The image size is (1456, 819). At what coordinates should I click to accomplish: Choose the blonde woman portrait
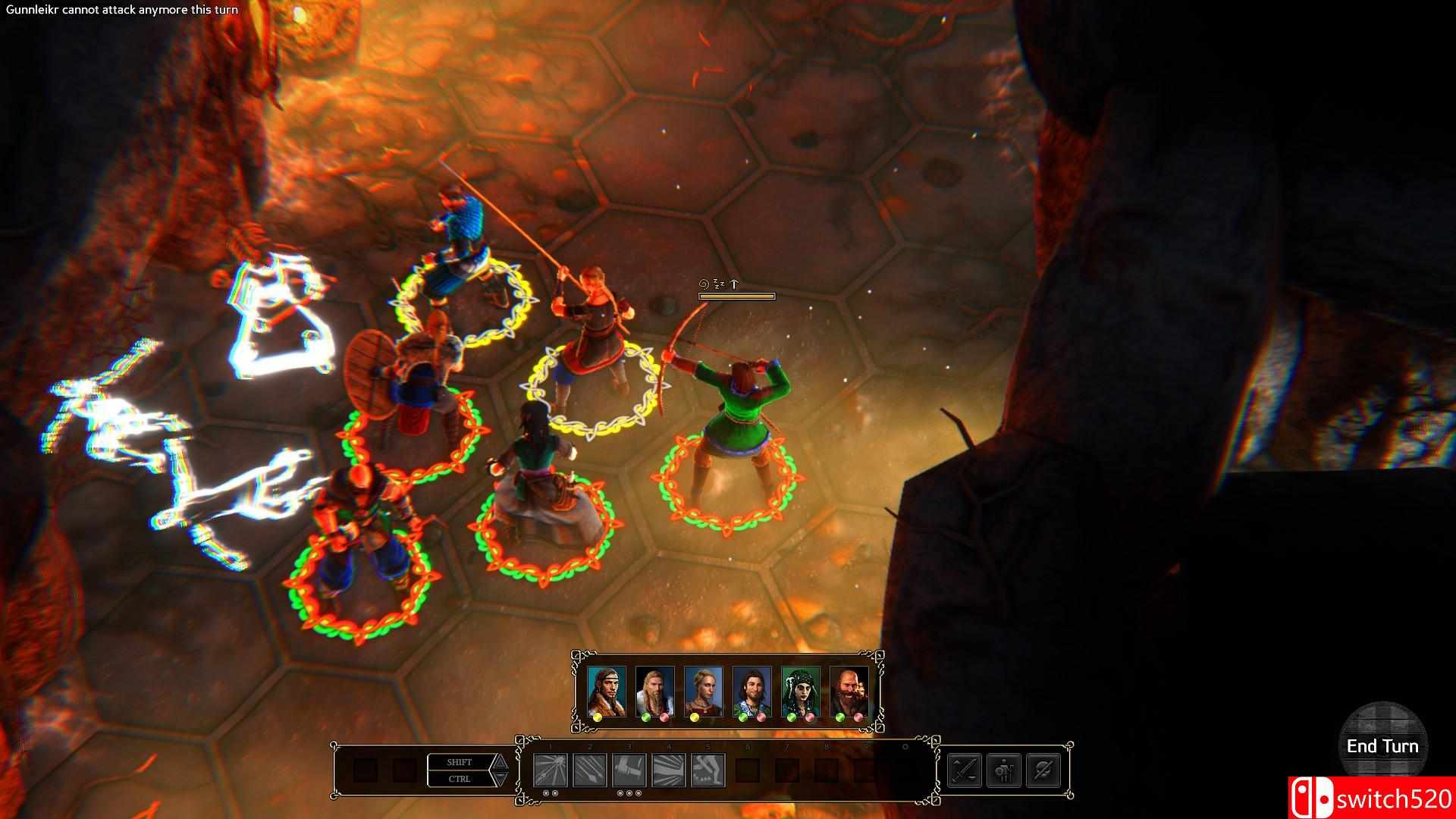click(703, 692)
